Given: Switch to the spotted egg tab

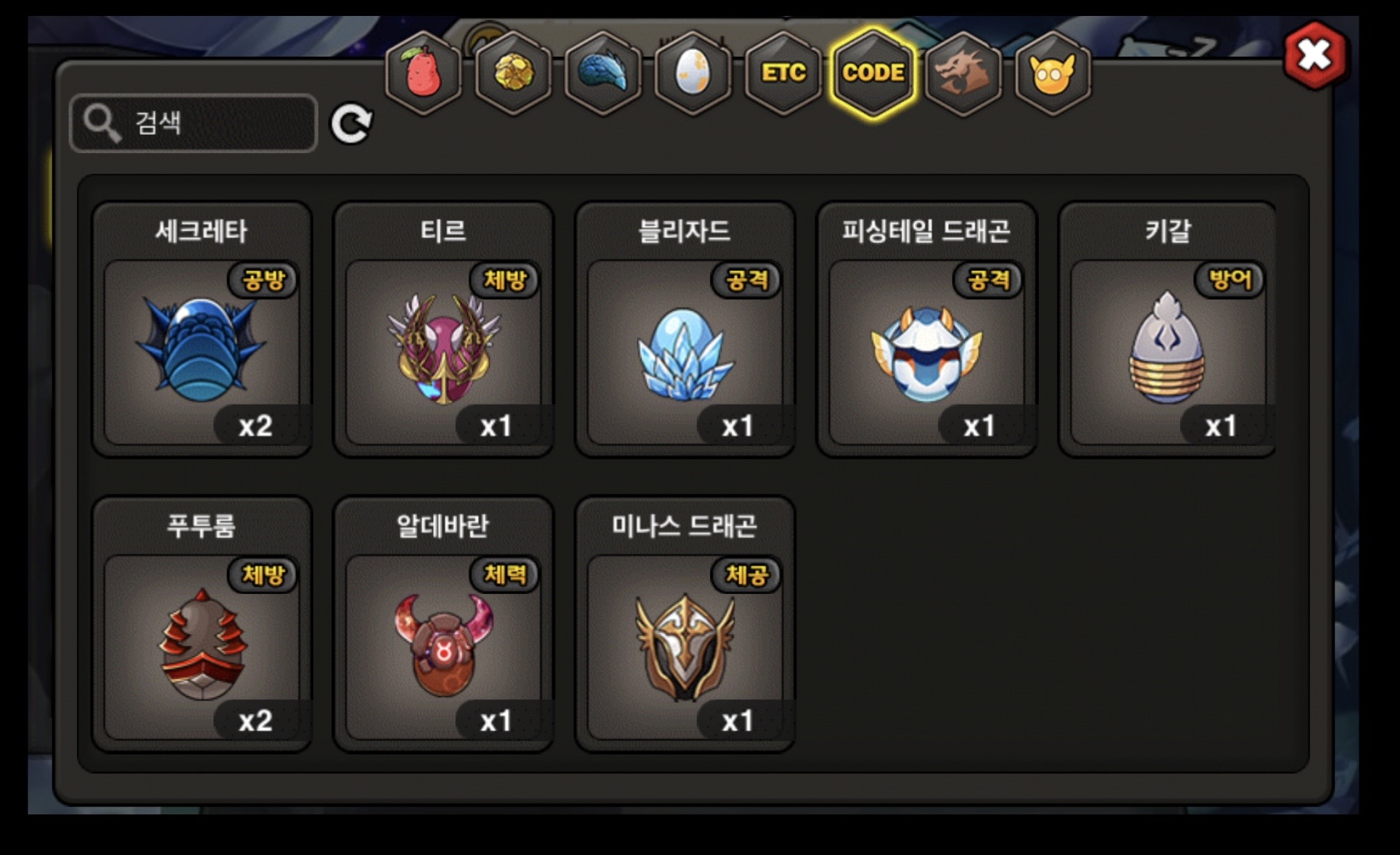Looking at the screenshot, I should pyautogui.click(x=693, y=73).
